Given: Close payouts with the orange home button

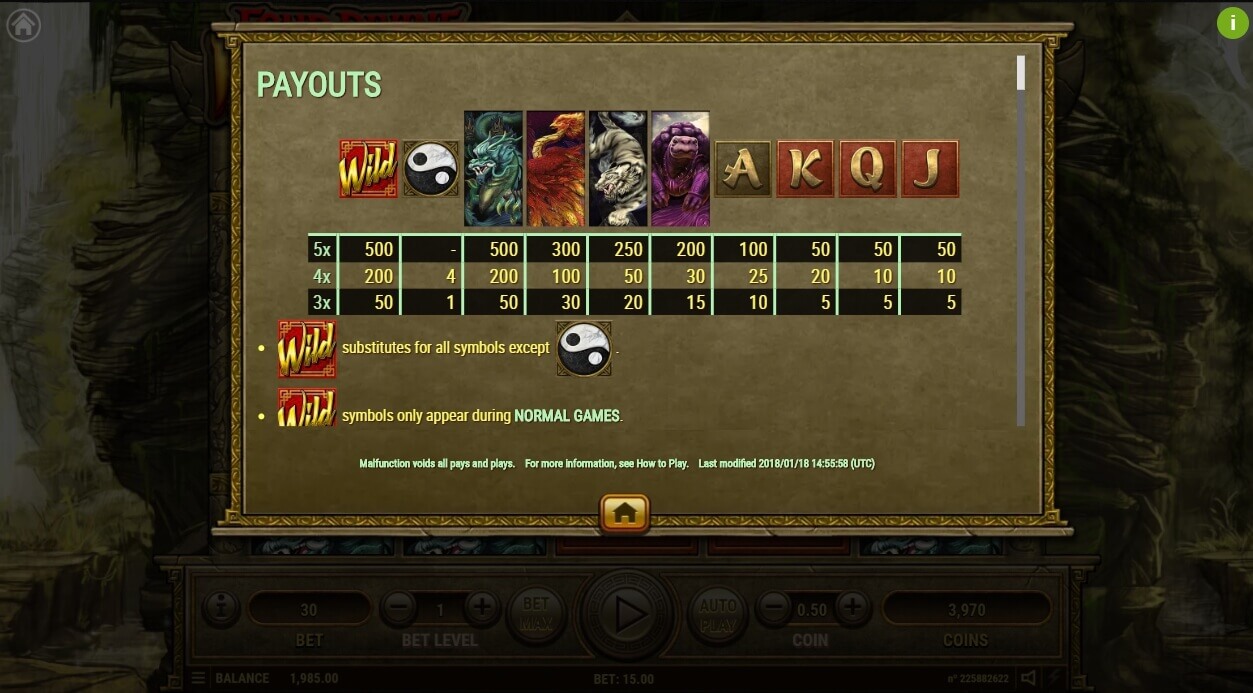Looking at the screenshot, I should tap(625, 513).
